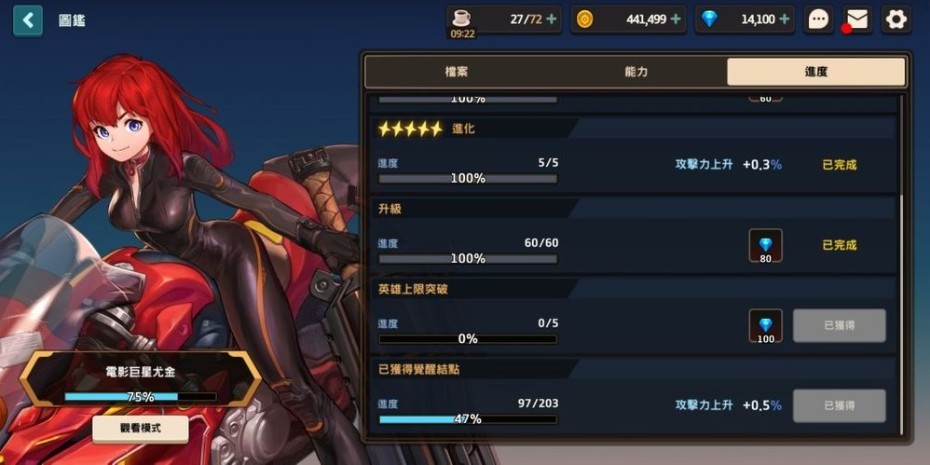Open the gear settings menu

pos(896,19)
